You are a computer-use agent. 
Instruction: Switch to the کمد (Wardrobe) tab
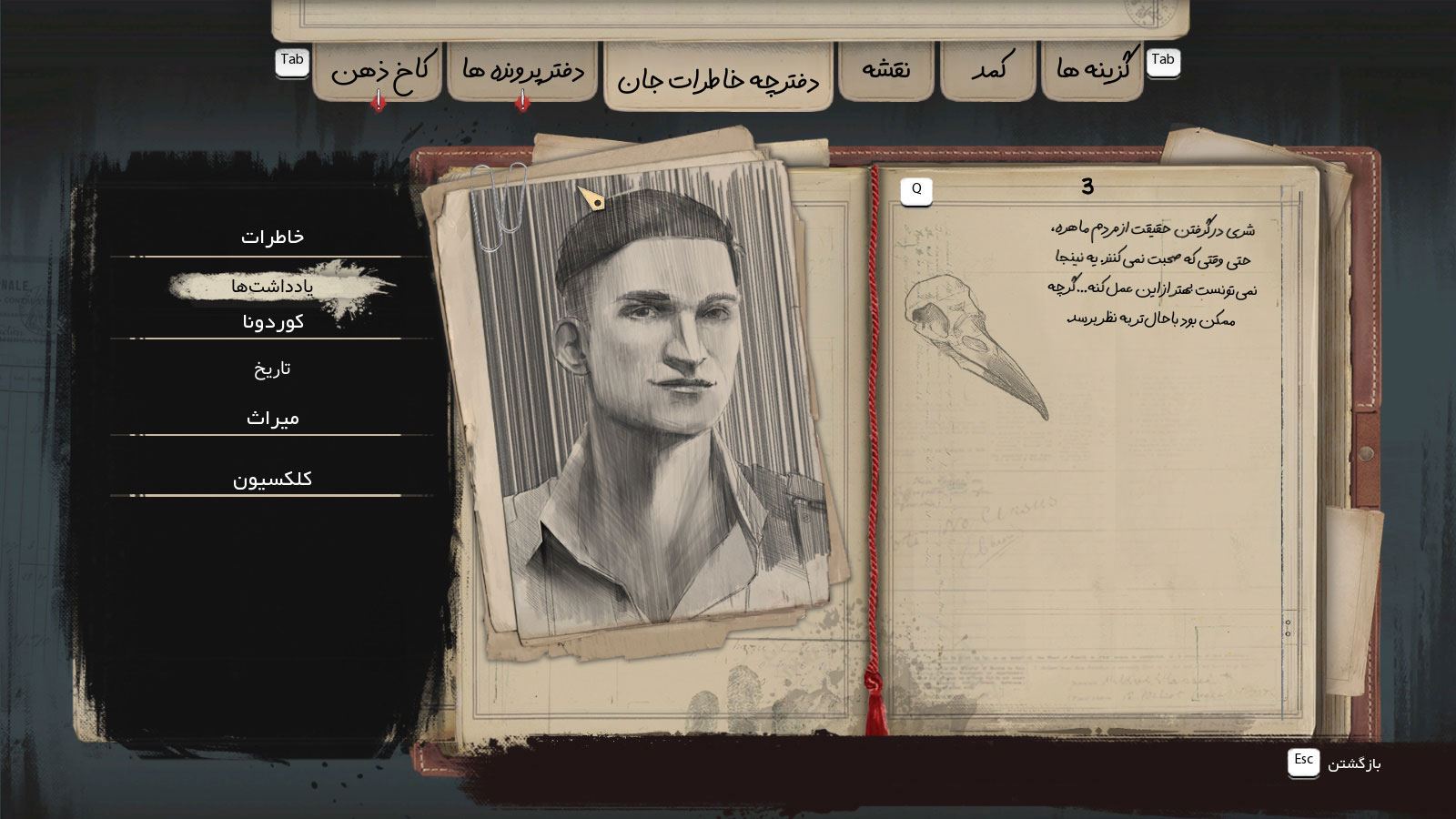(988, 70)
